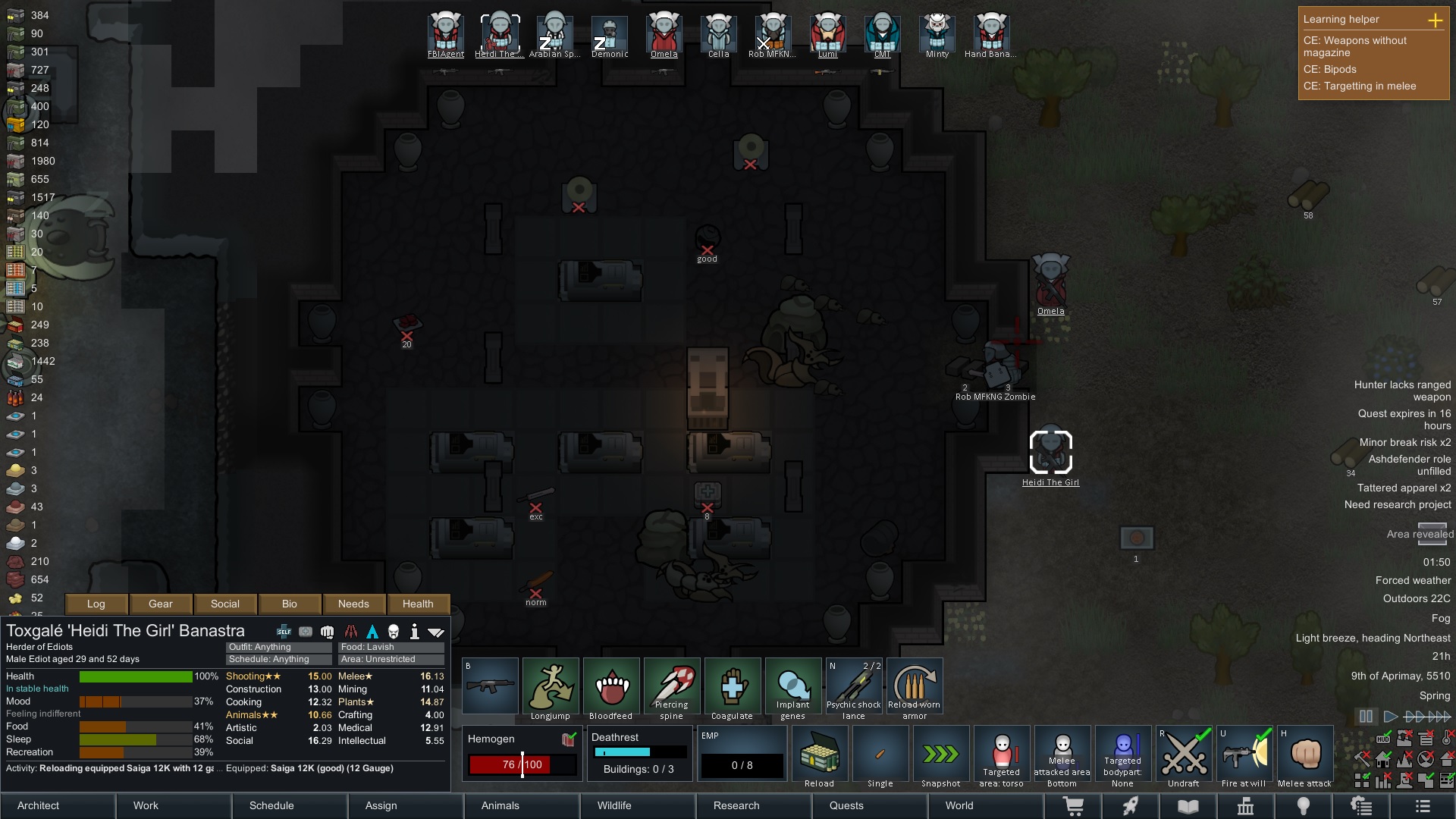1456x819 pixels.
Task: Open the Needs tab
Action: 353,604
